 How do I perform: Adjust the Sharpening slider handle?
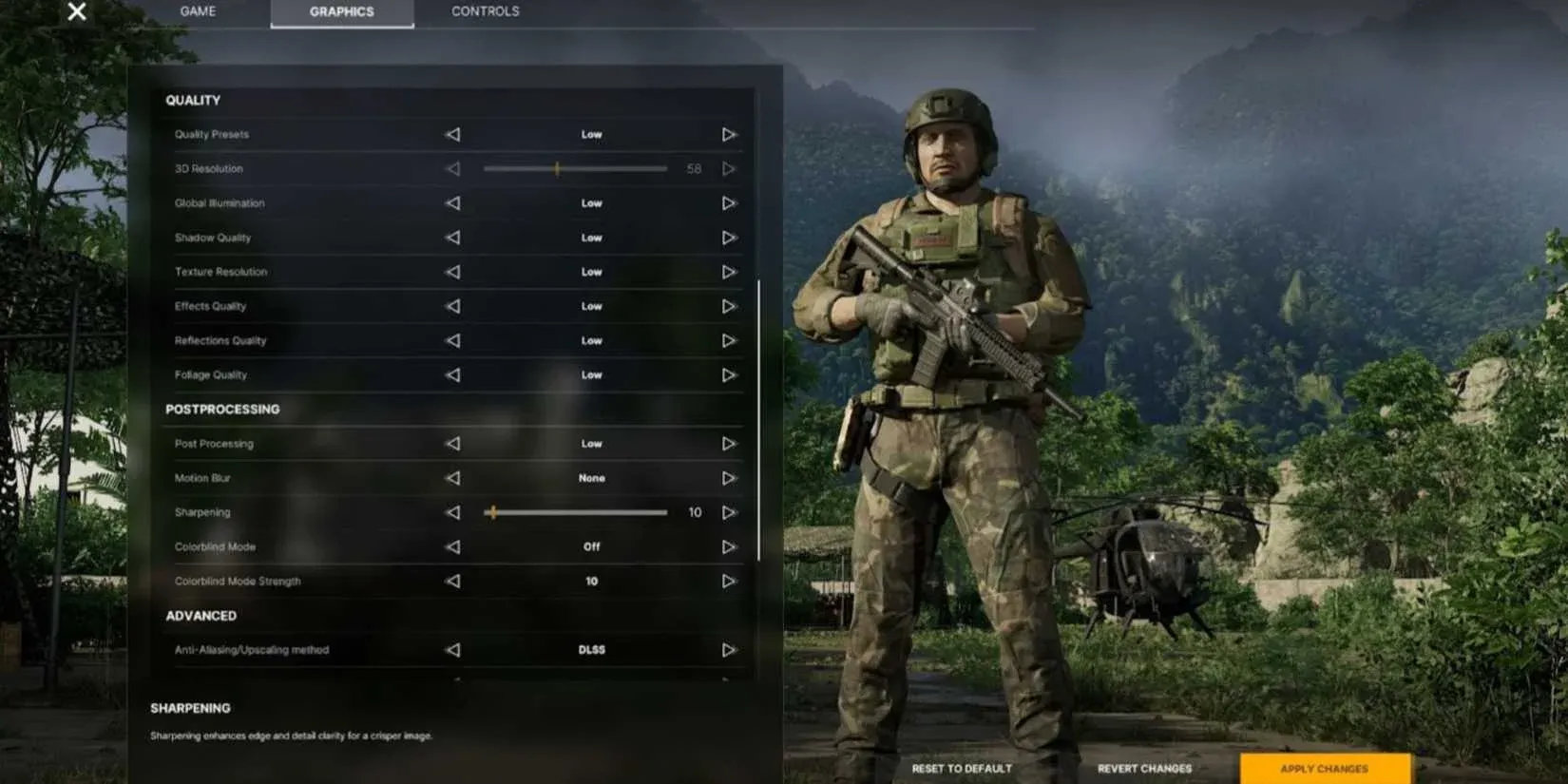point(493,512)
